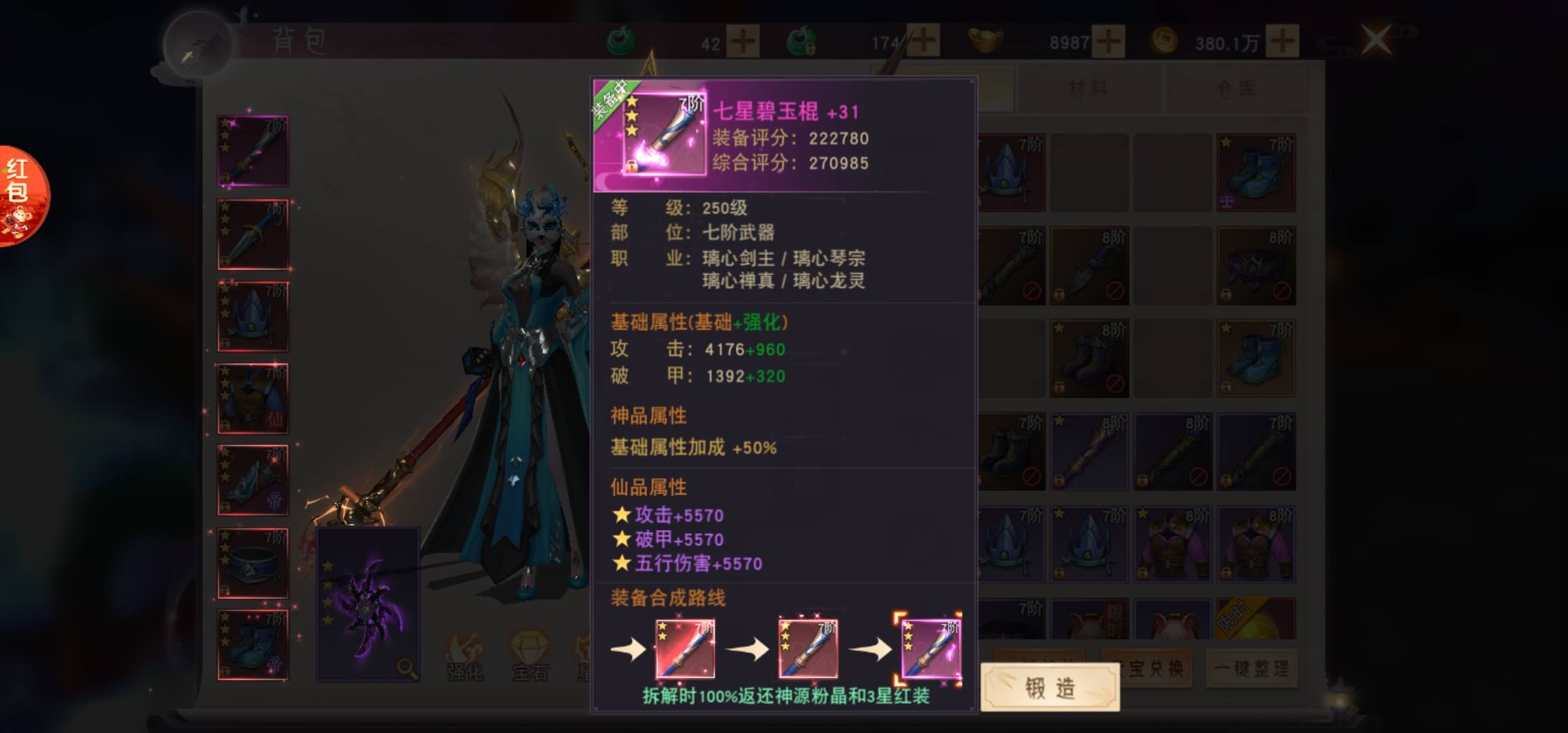
Task: Choose the equipped crown helmet slot
Action: click(x=253, y=316)
